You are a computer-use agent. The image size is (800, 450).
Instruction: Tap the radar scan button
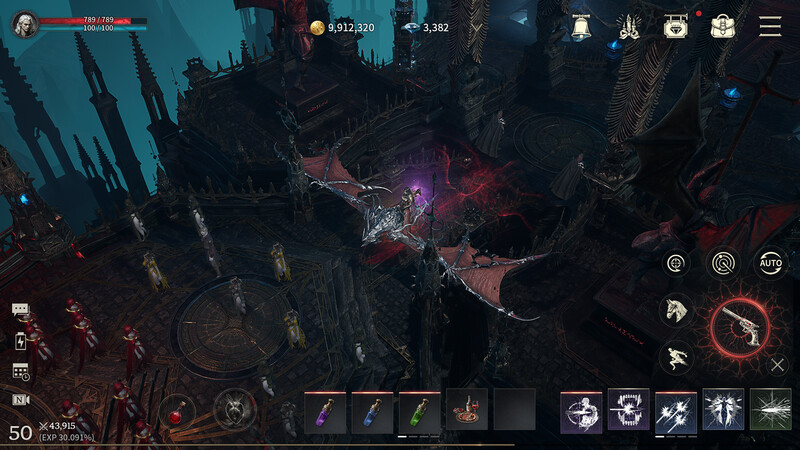click(723, 263)
